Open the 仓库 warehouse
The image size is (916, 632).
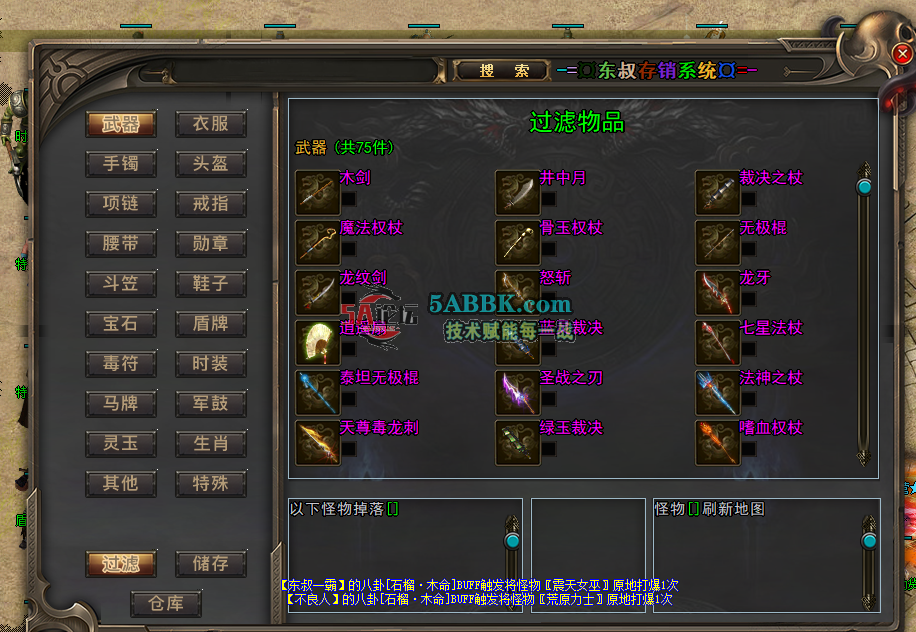[166, 604]
